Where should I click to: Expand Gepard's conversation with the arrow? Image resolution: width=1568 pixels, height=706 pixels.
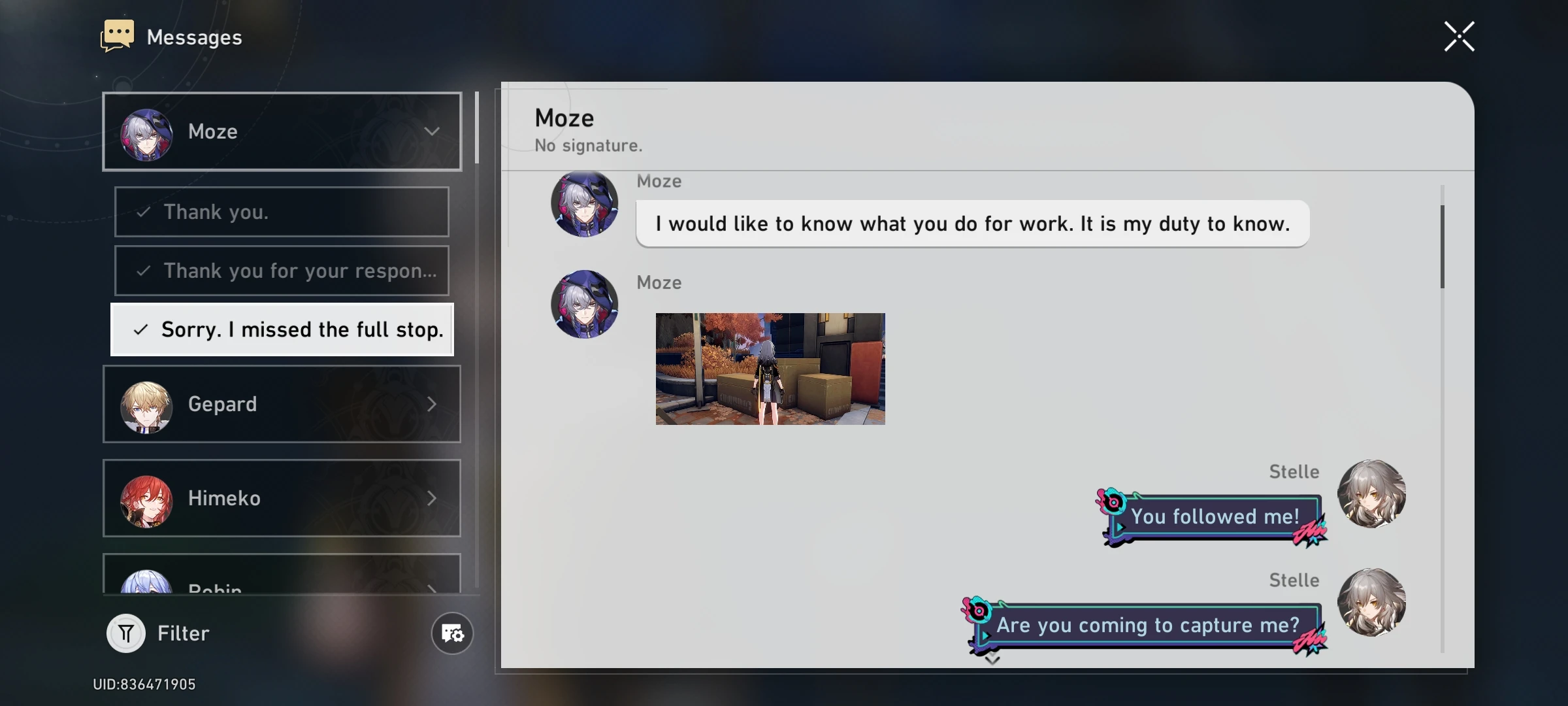click(x=433, y=404)
